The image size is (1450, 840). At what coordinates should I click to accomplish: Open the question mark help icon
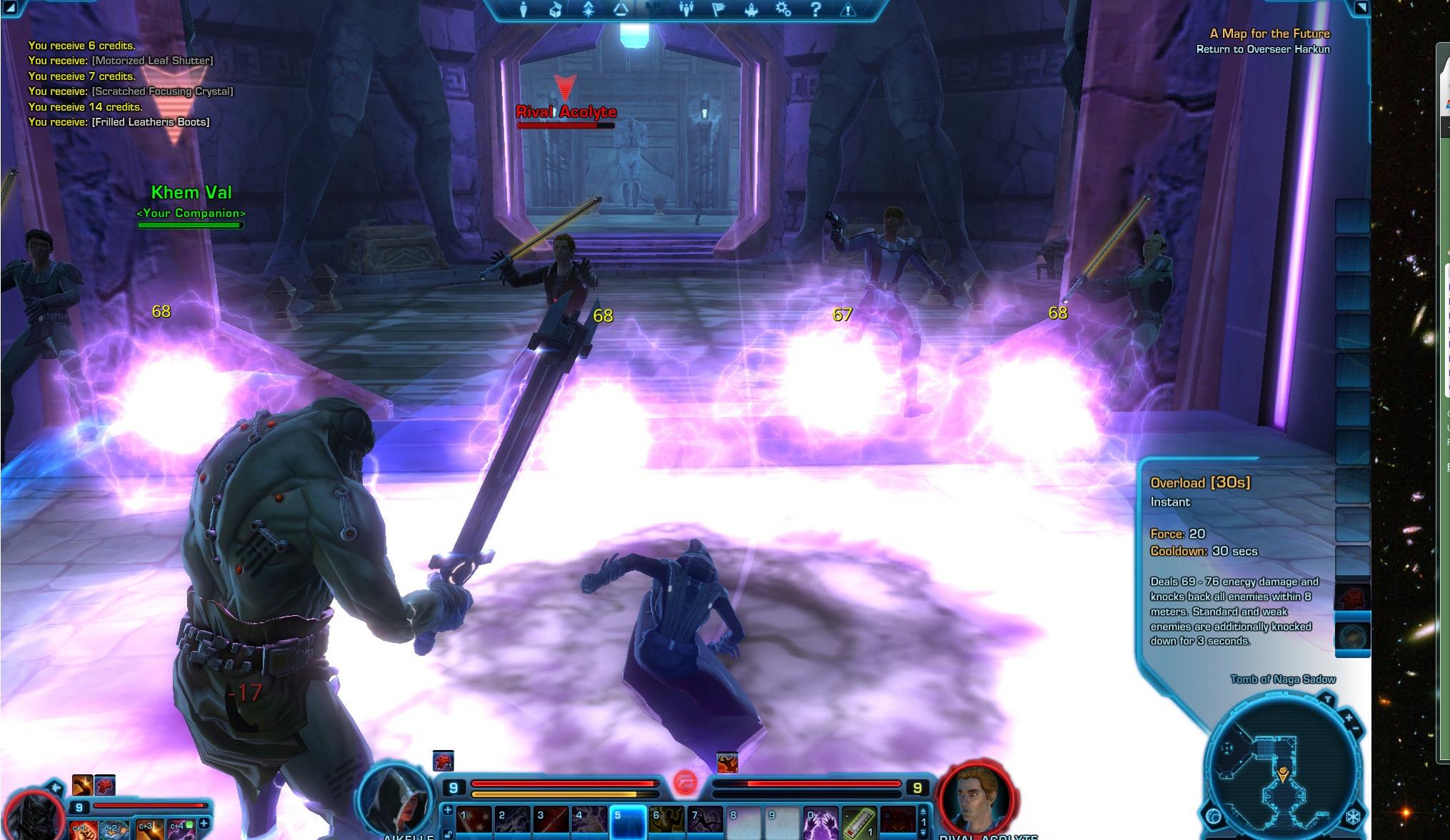click(x=816, y=9)
